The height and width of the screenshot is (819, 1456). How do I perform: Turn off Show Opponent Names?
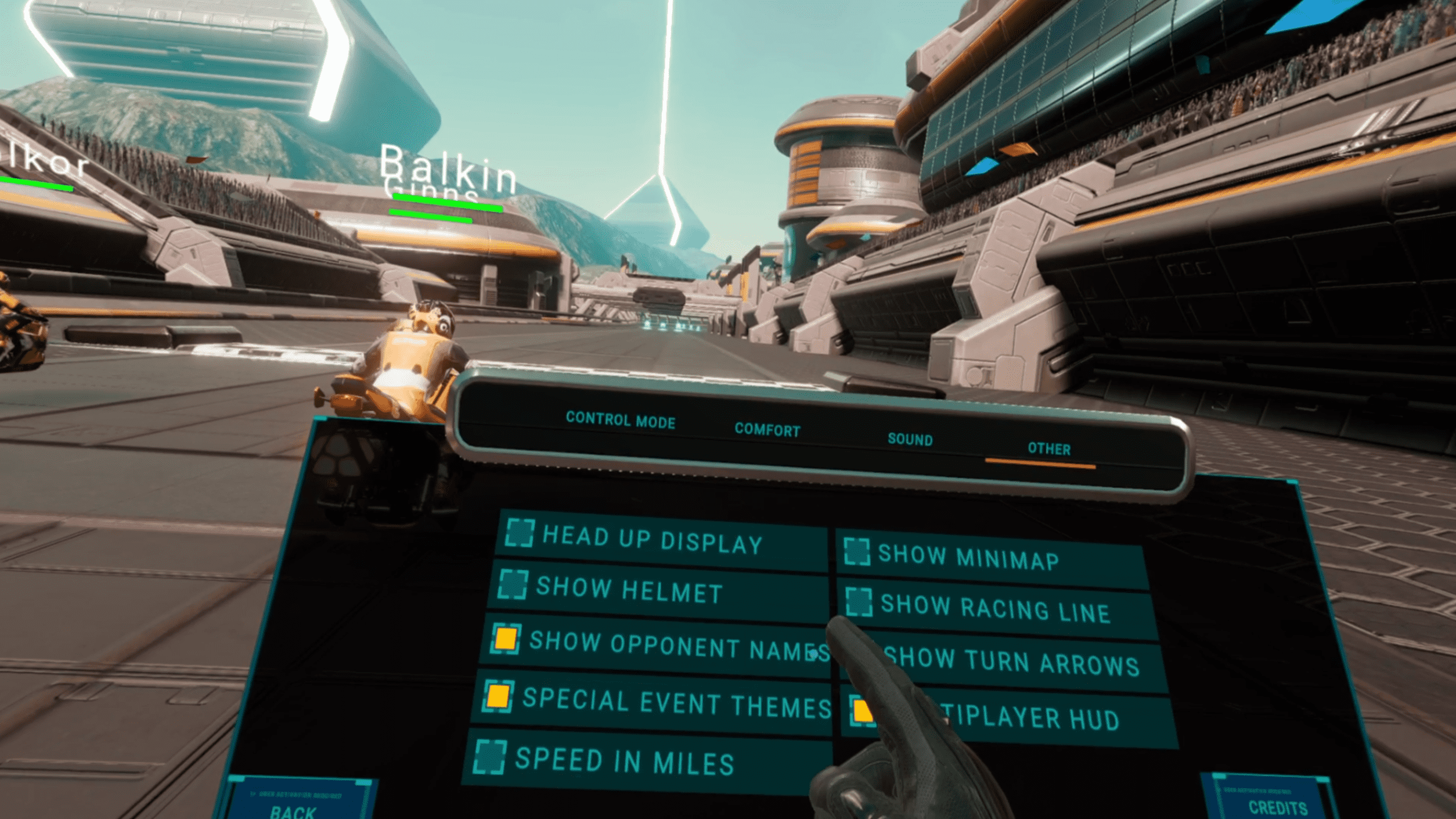(505, 639)
